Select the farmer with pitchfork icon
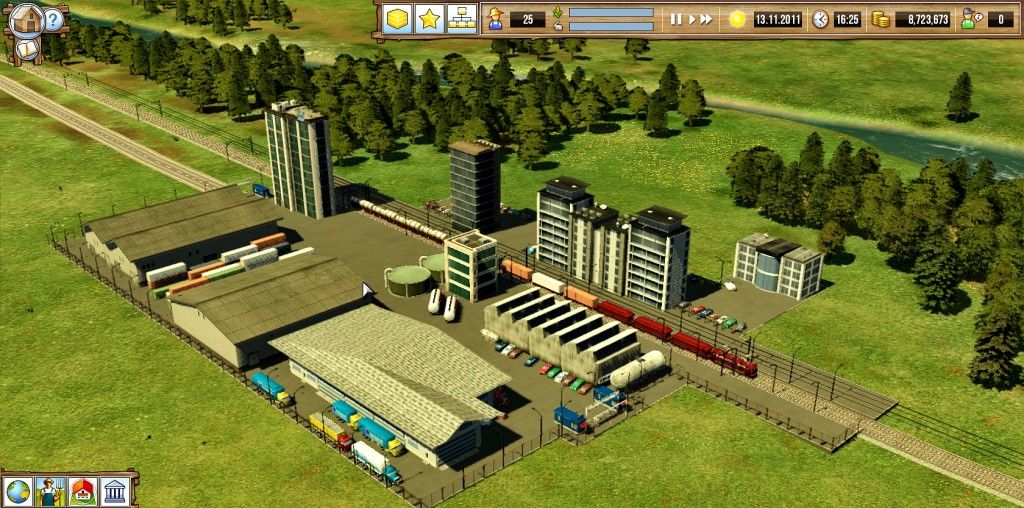This screenshot has width=1024, height=508. click(x=50, y=491)
